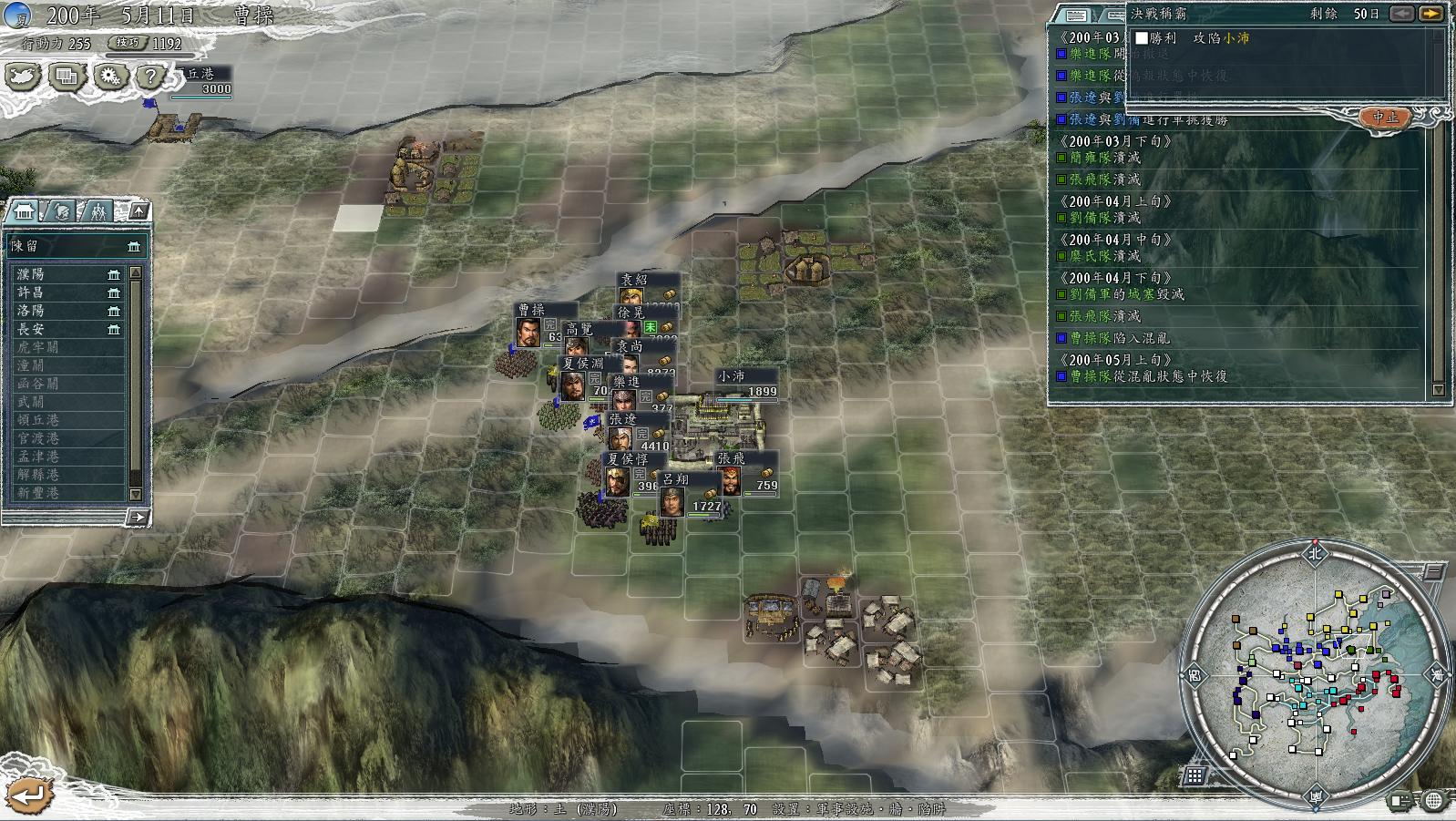
Task: Click the globe icon below the minimap
Action: (x=1433, y=801)
